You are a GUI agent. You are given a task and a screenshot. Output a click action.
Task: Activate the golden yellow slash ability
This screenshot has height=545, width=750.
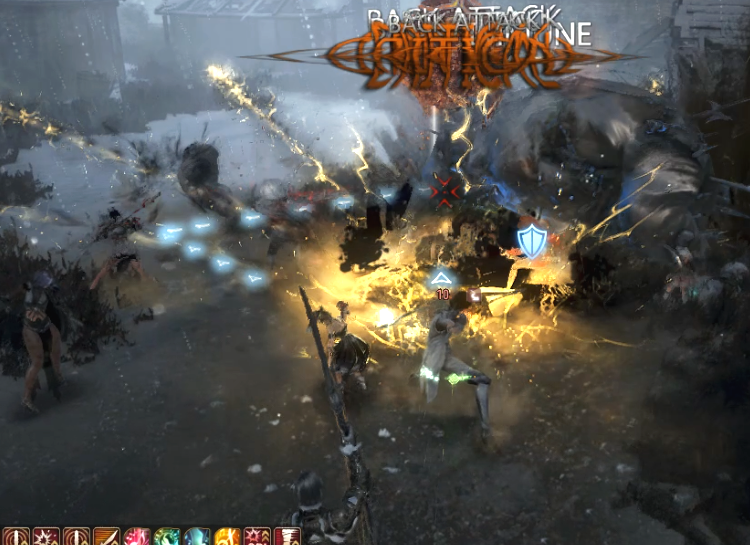pos(226,537)
